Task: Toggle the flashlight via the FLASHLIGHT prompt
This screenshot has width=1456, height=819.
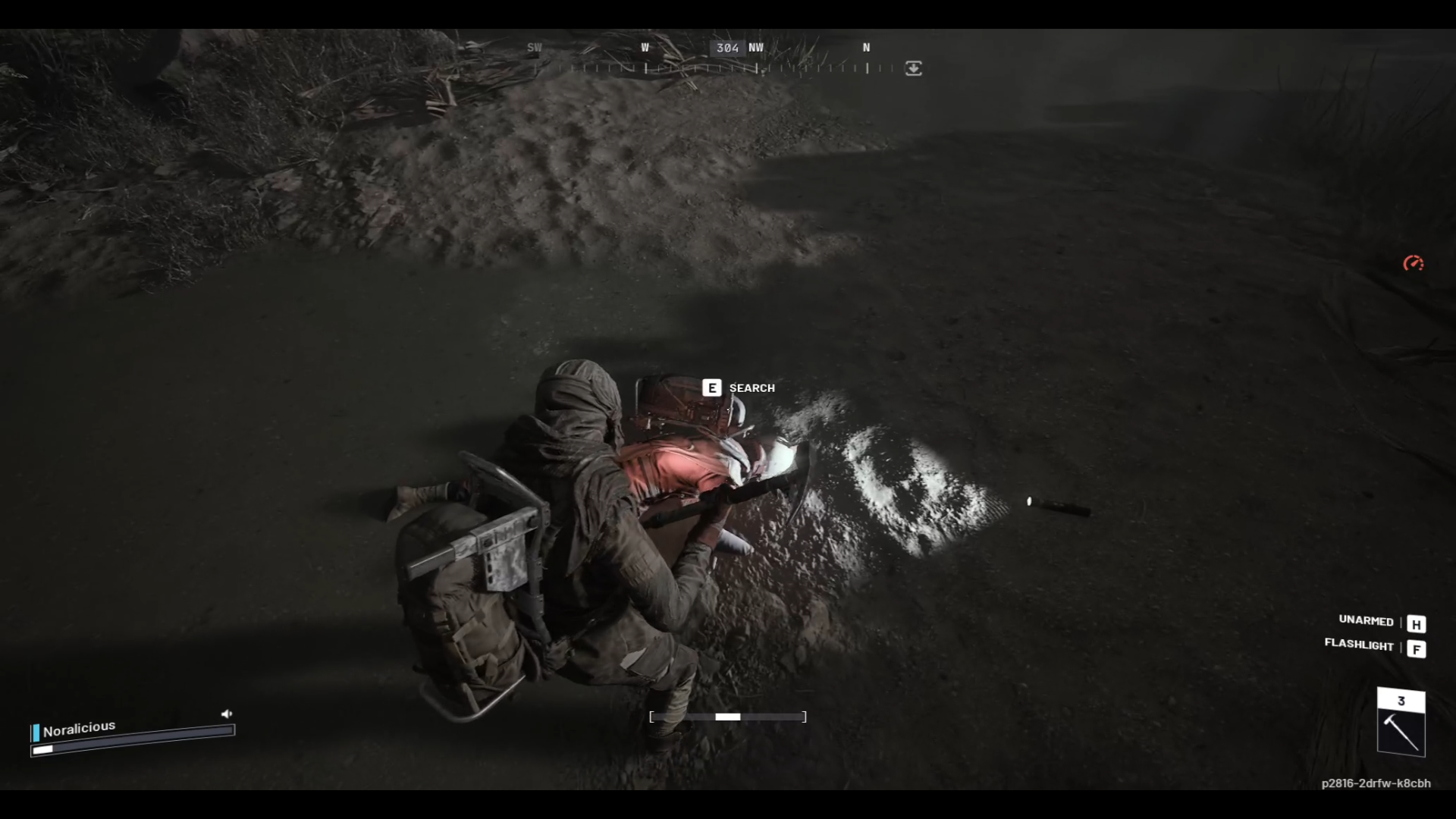Action: [1359, 646]
